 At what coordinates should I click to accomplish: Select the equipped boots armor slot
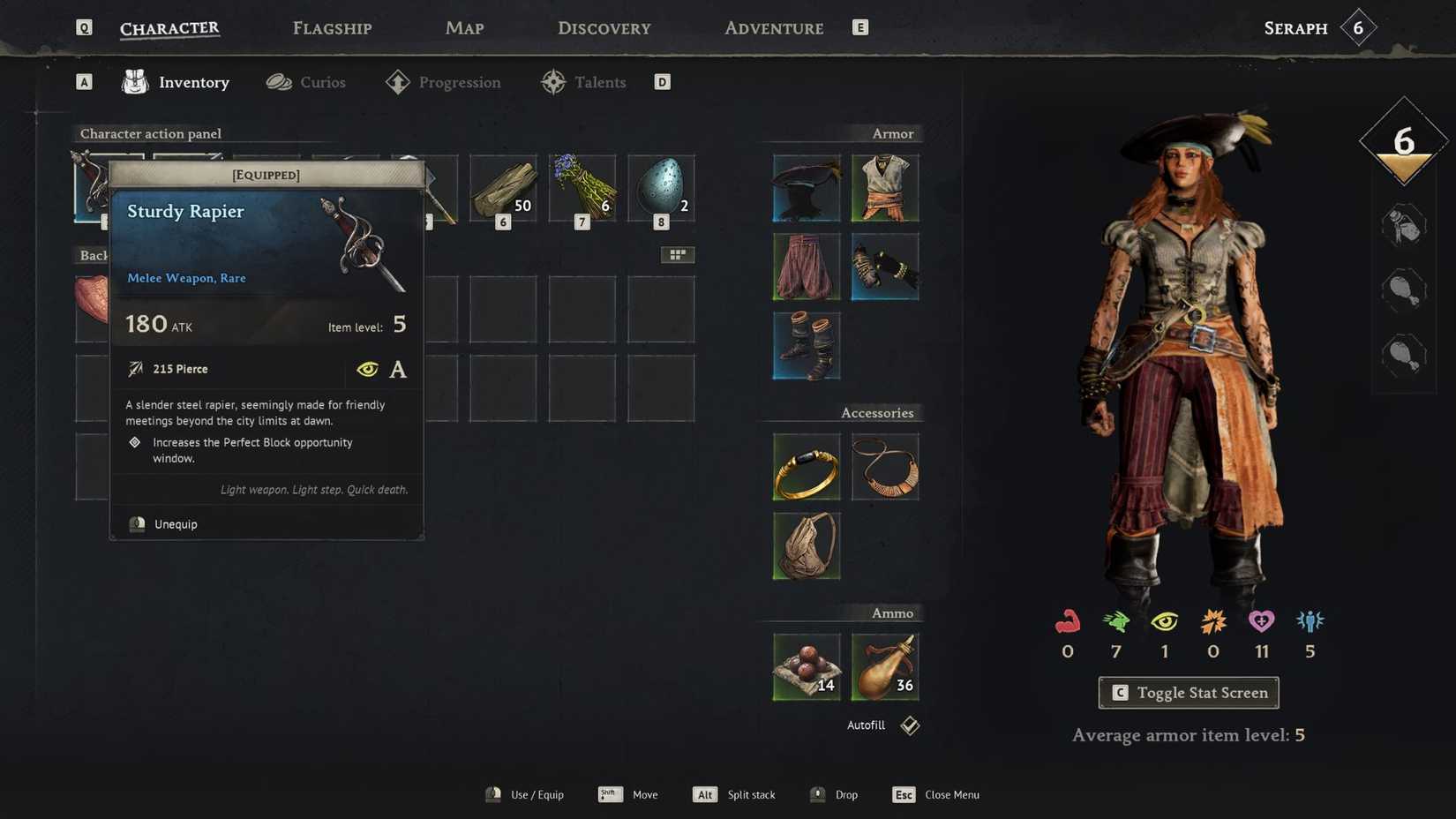point(805,346)
